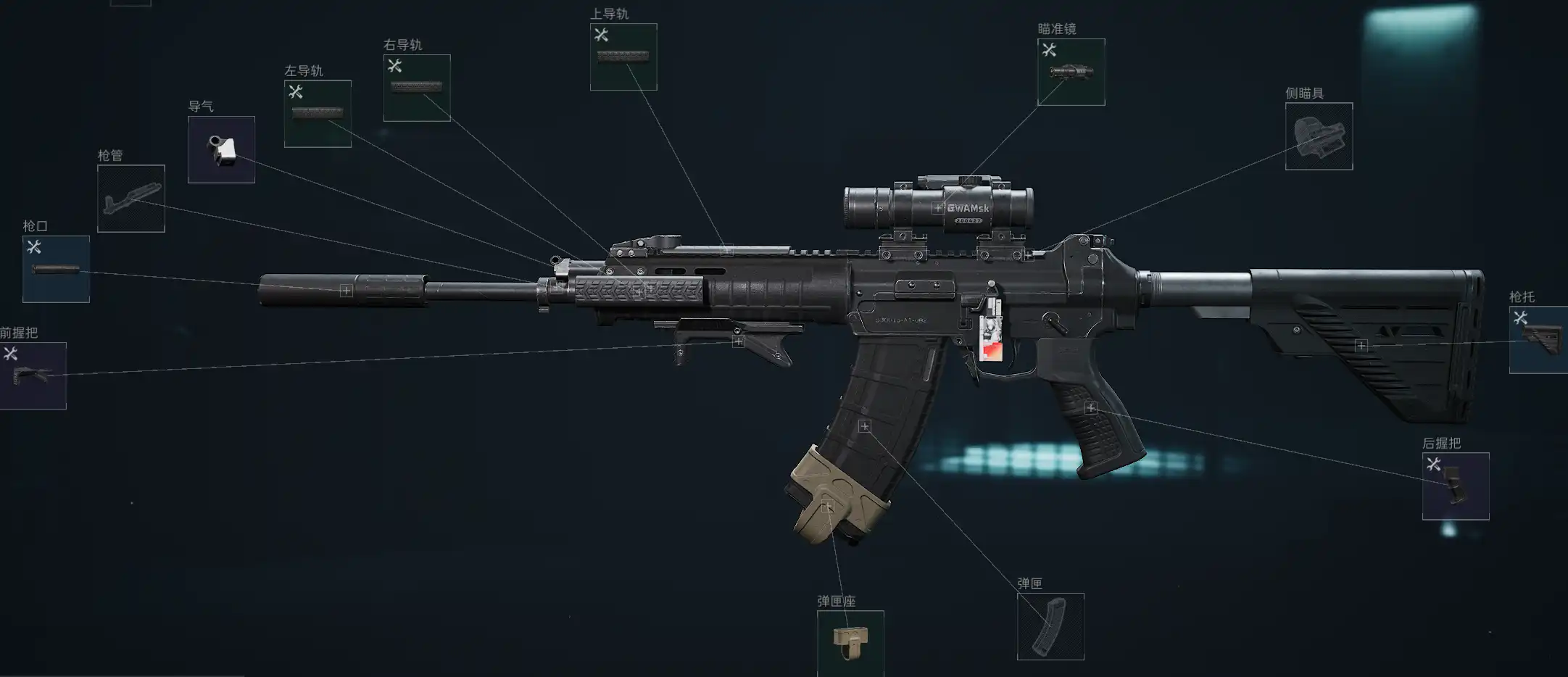Select the muzzle (枪口) attachment slot
Viewport: 1568px width, 677px height.
56,269
